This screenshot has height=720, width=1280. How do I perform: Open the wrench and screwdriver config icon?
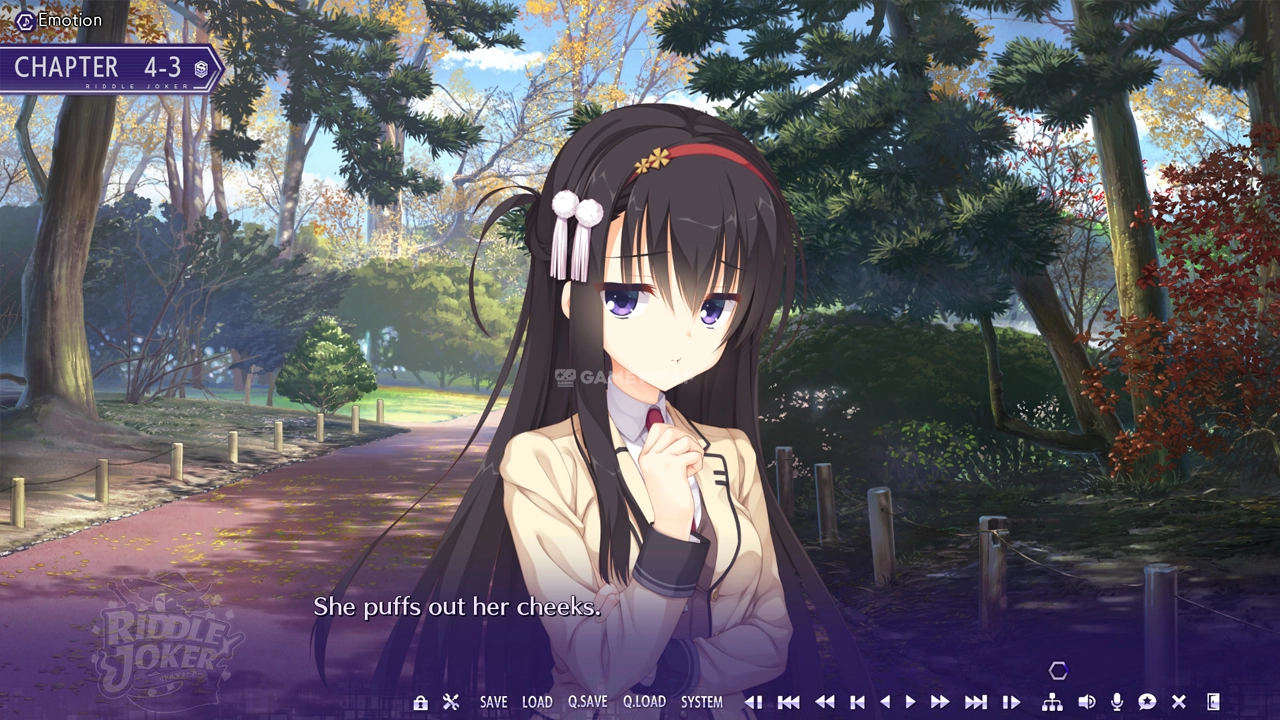pos(451,702)
